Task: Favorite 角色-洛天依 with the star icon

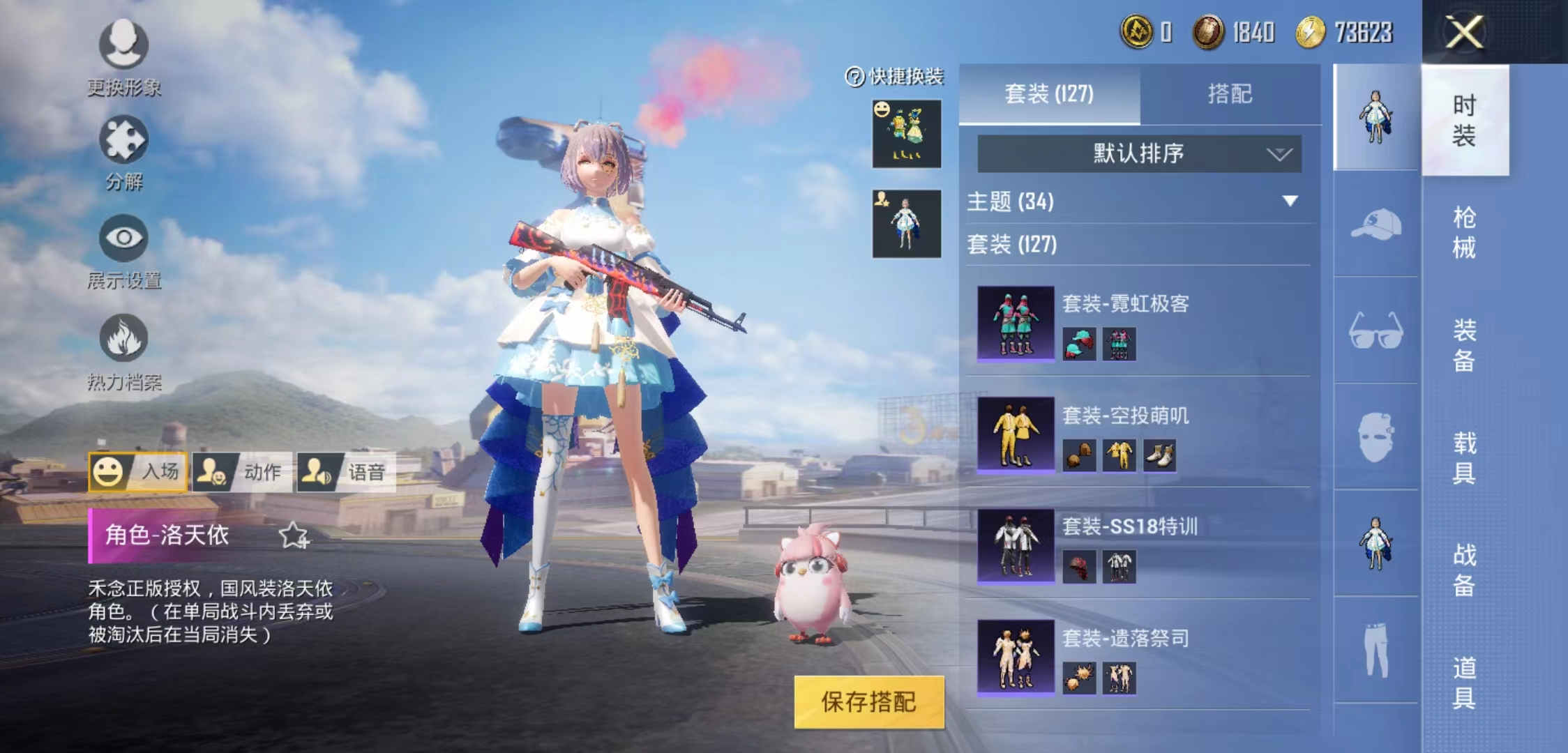Action: point(293,535)
